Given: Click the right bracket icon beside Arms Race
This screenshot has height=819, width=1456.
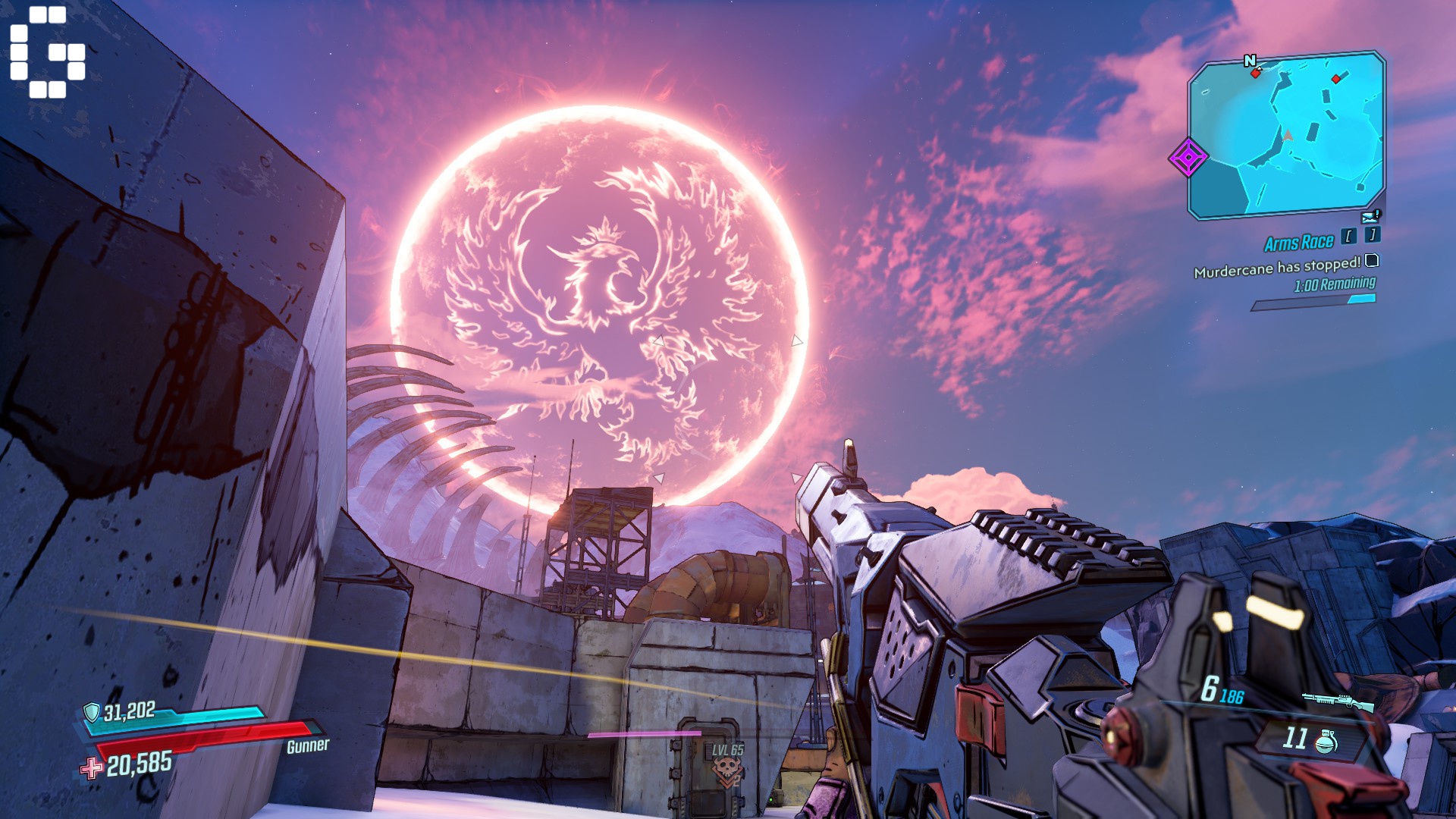Looking at the screenshot, I should (x=1372, y=236).
